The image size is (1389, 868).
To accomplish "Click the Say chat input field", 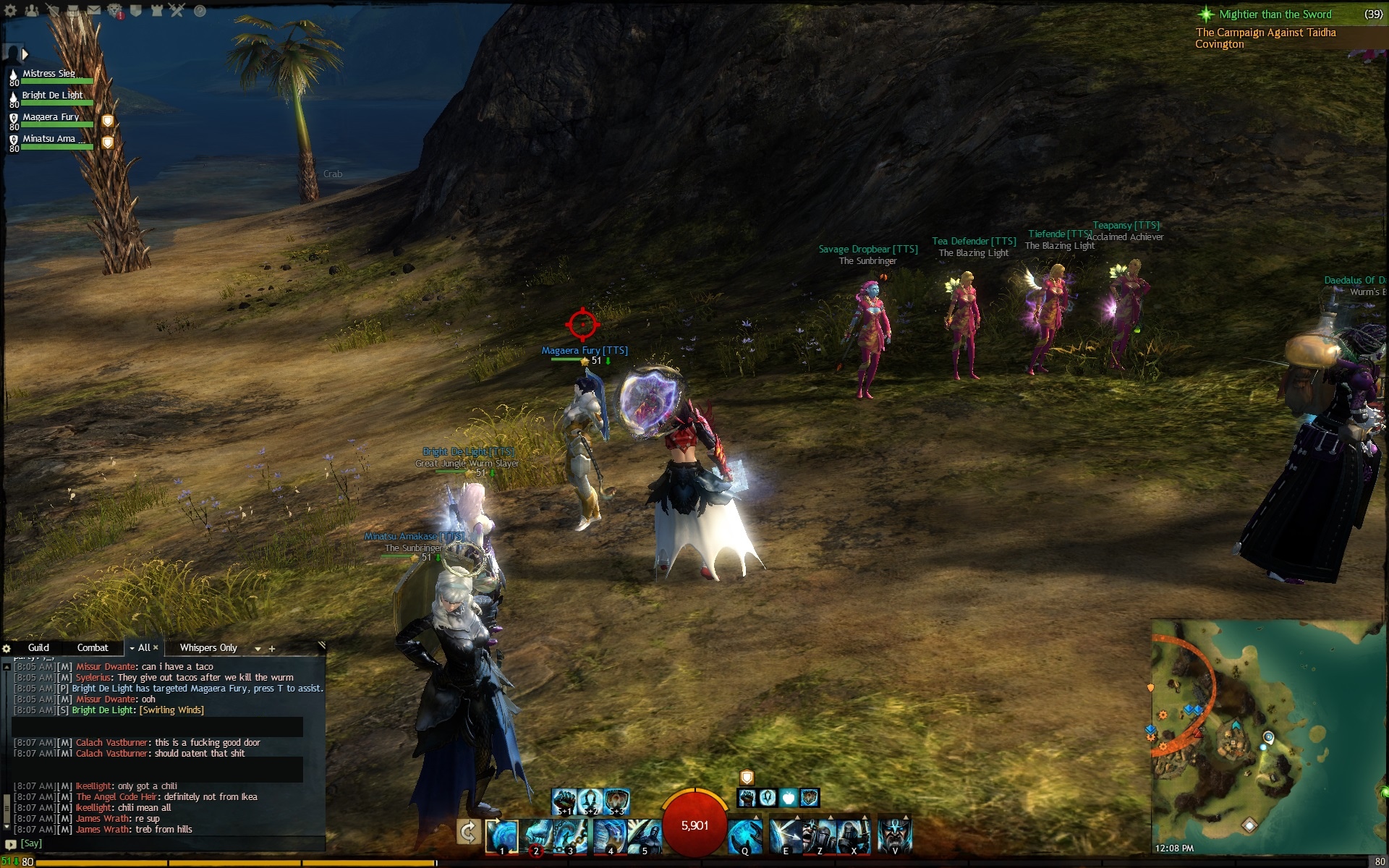I will click(x=166, y=843).
